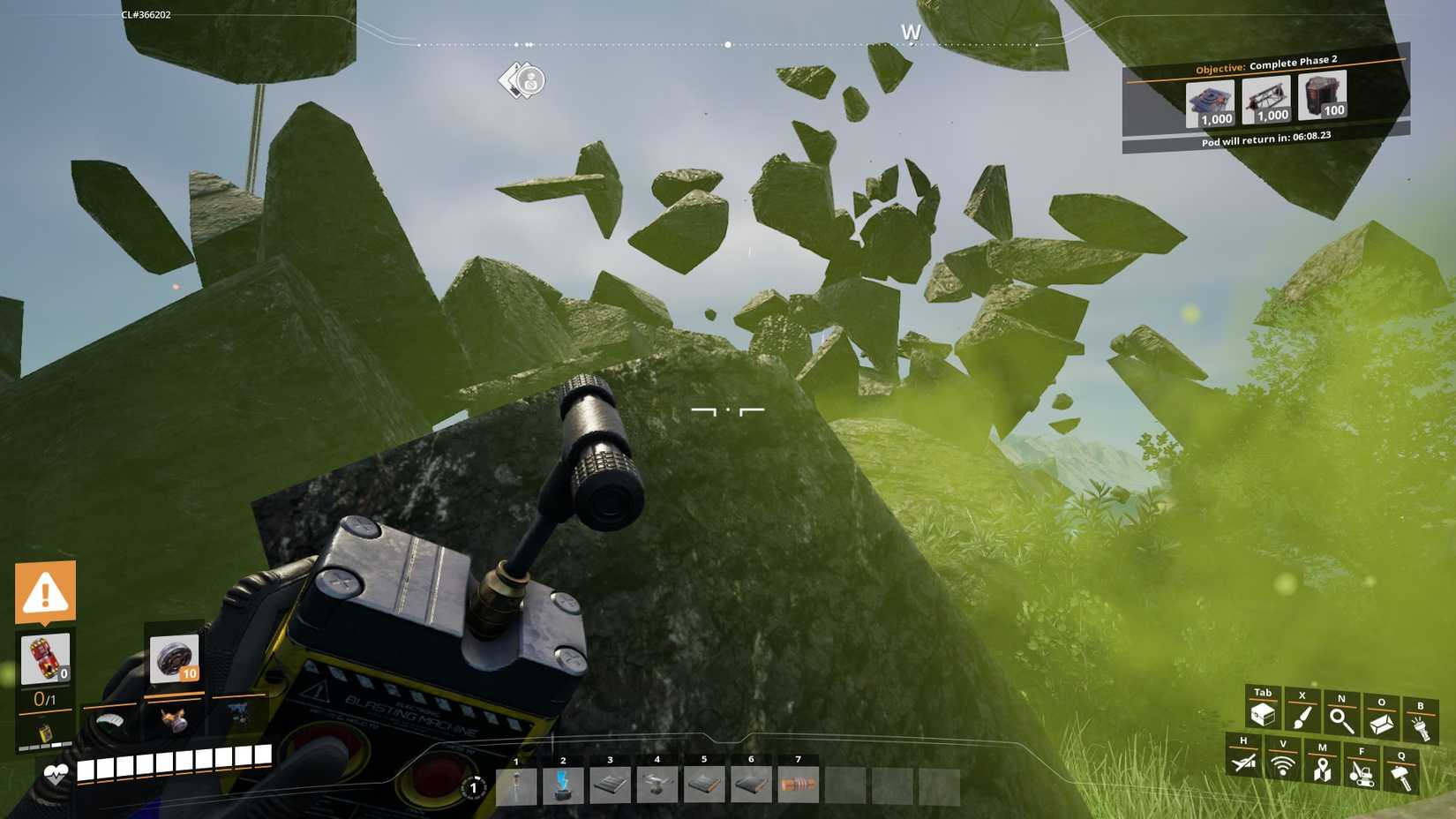The height and width of the screenshot is (819, 1456).
Task: Toggle the flight icon bound to H
Action: click(1242, 764)
